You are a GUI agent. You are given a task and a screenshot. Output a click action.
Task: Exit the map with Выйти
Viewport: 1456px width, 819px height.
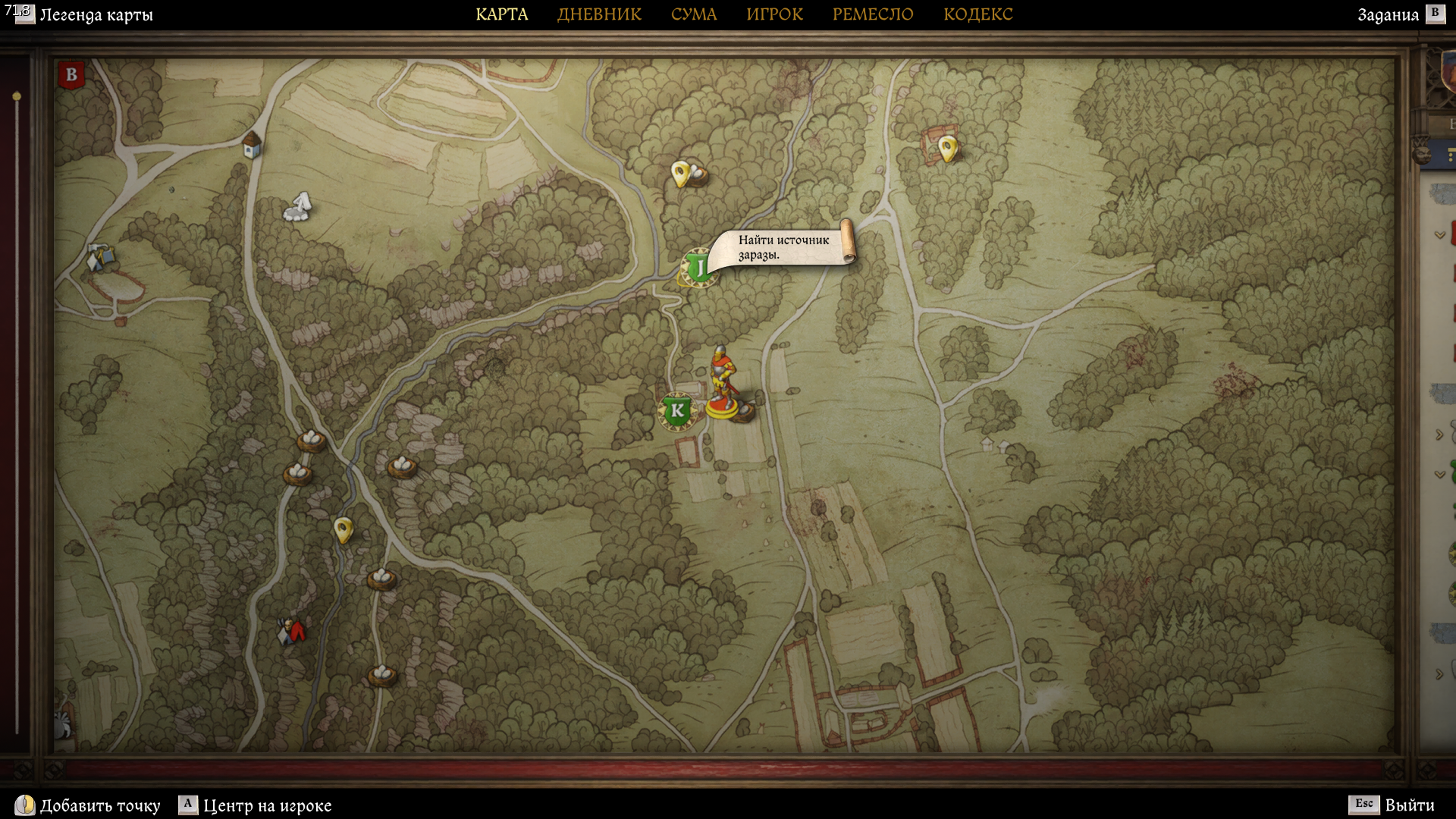(x=1409, y=805)
